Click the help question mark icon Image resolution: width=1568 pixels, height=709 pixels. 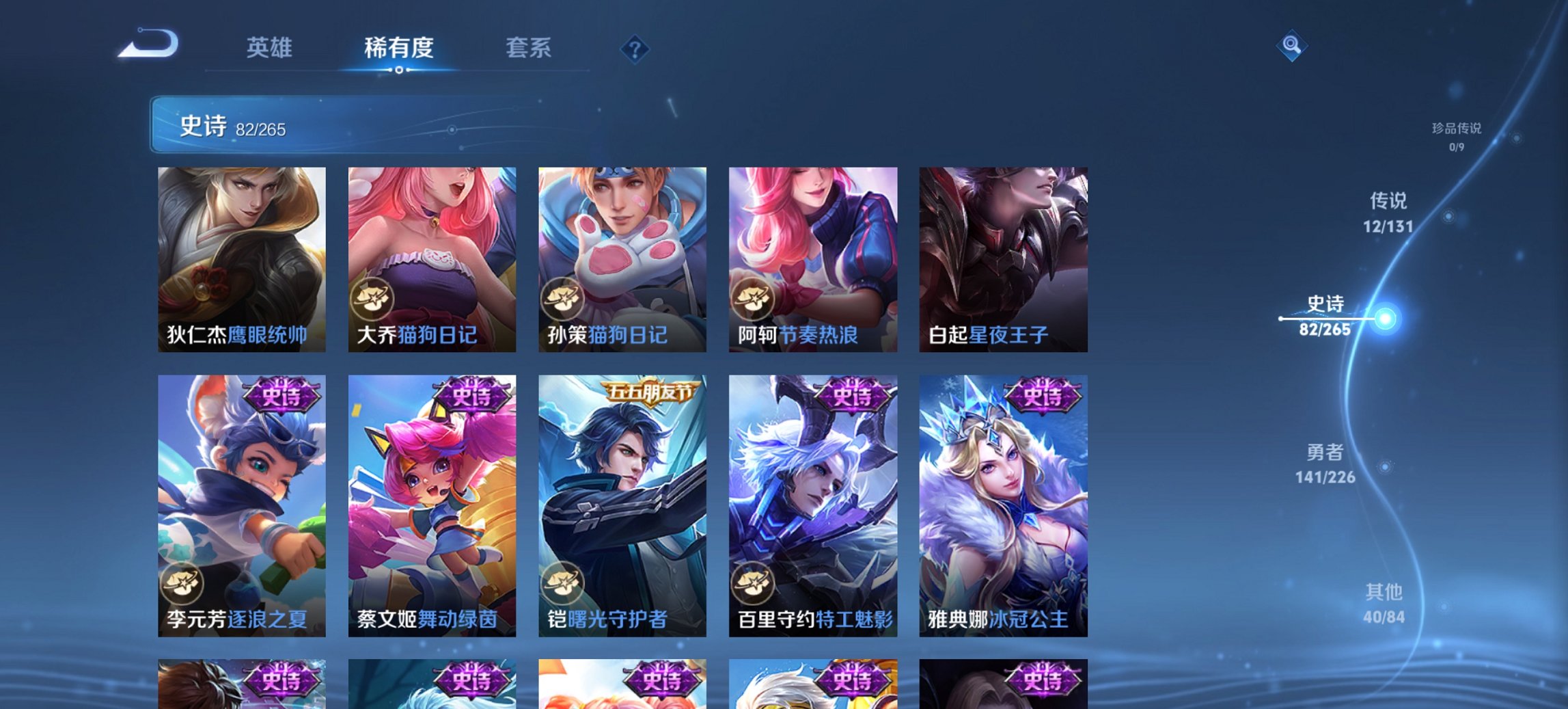tap(635, 49)
